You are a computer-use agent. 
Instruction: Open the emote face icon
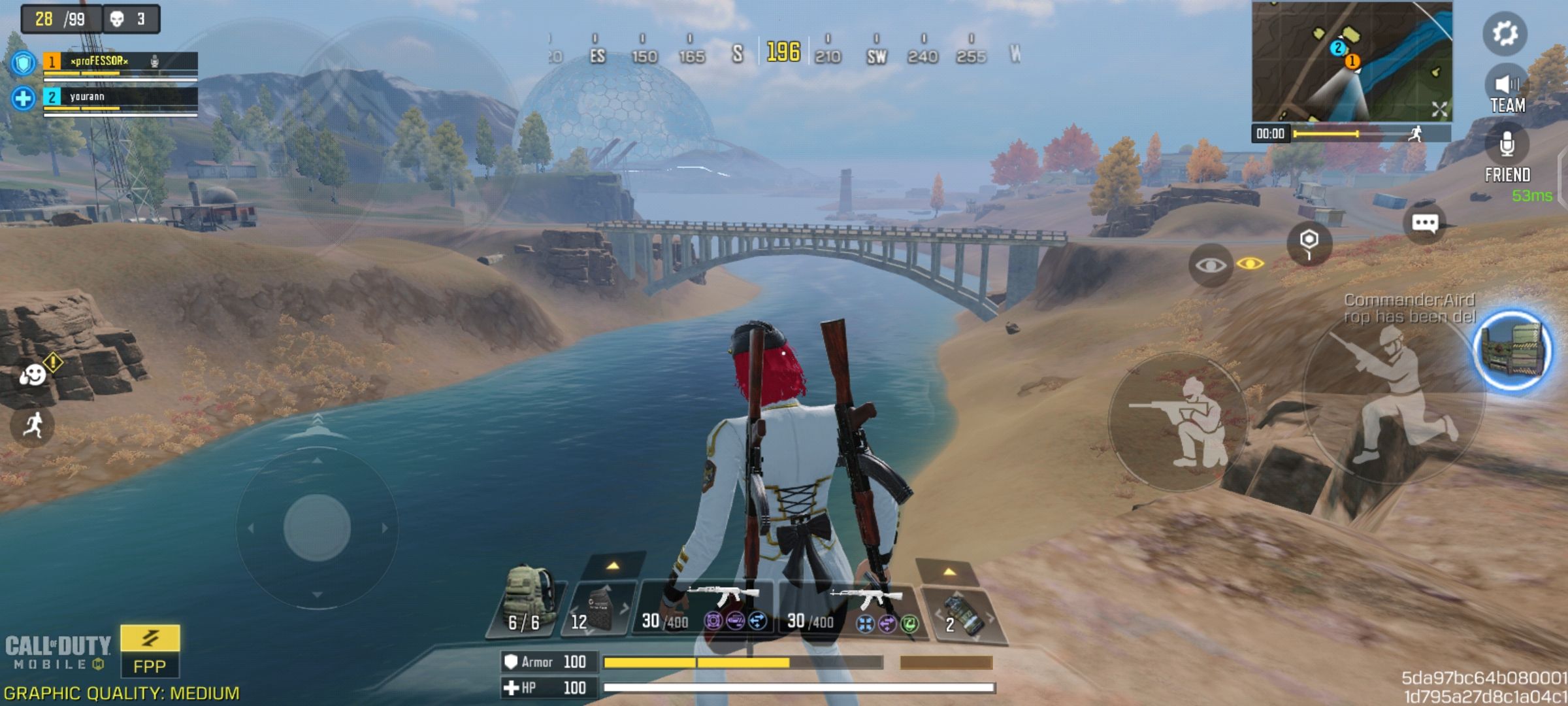(33, 375)
